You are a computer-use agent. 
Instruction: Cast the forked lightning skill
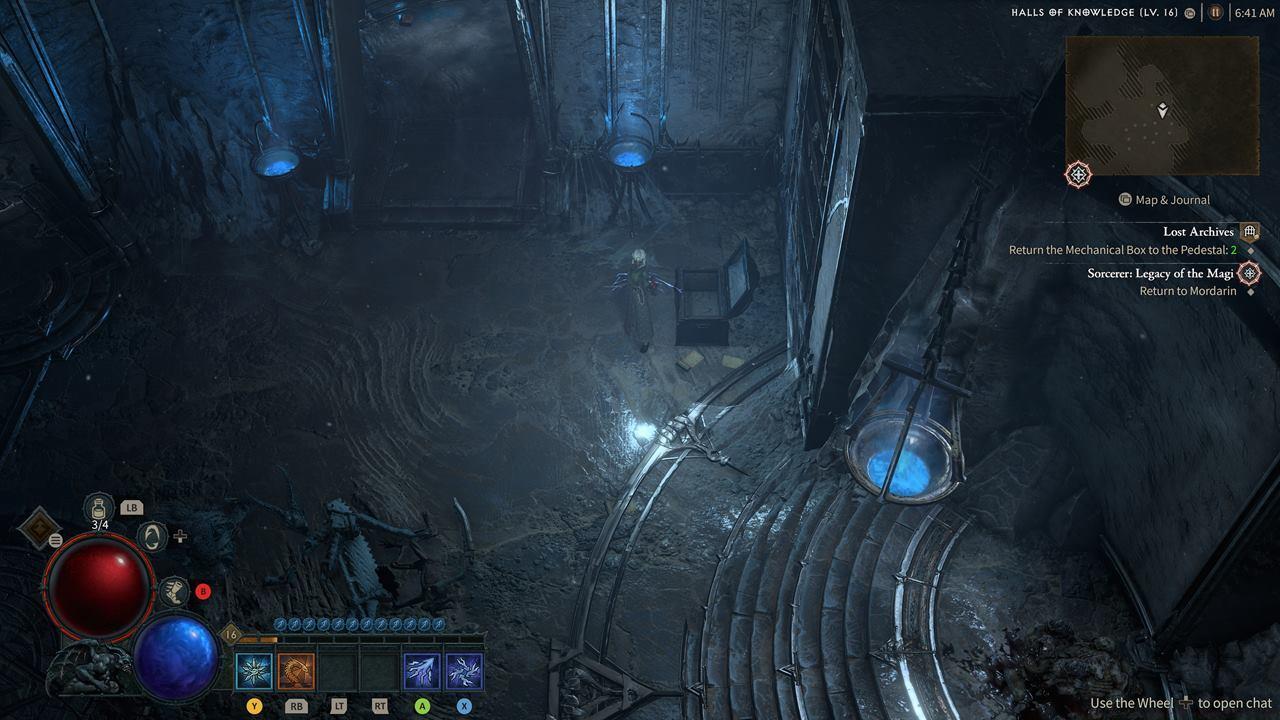pyautogui.click(x=422, y=671)
